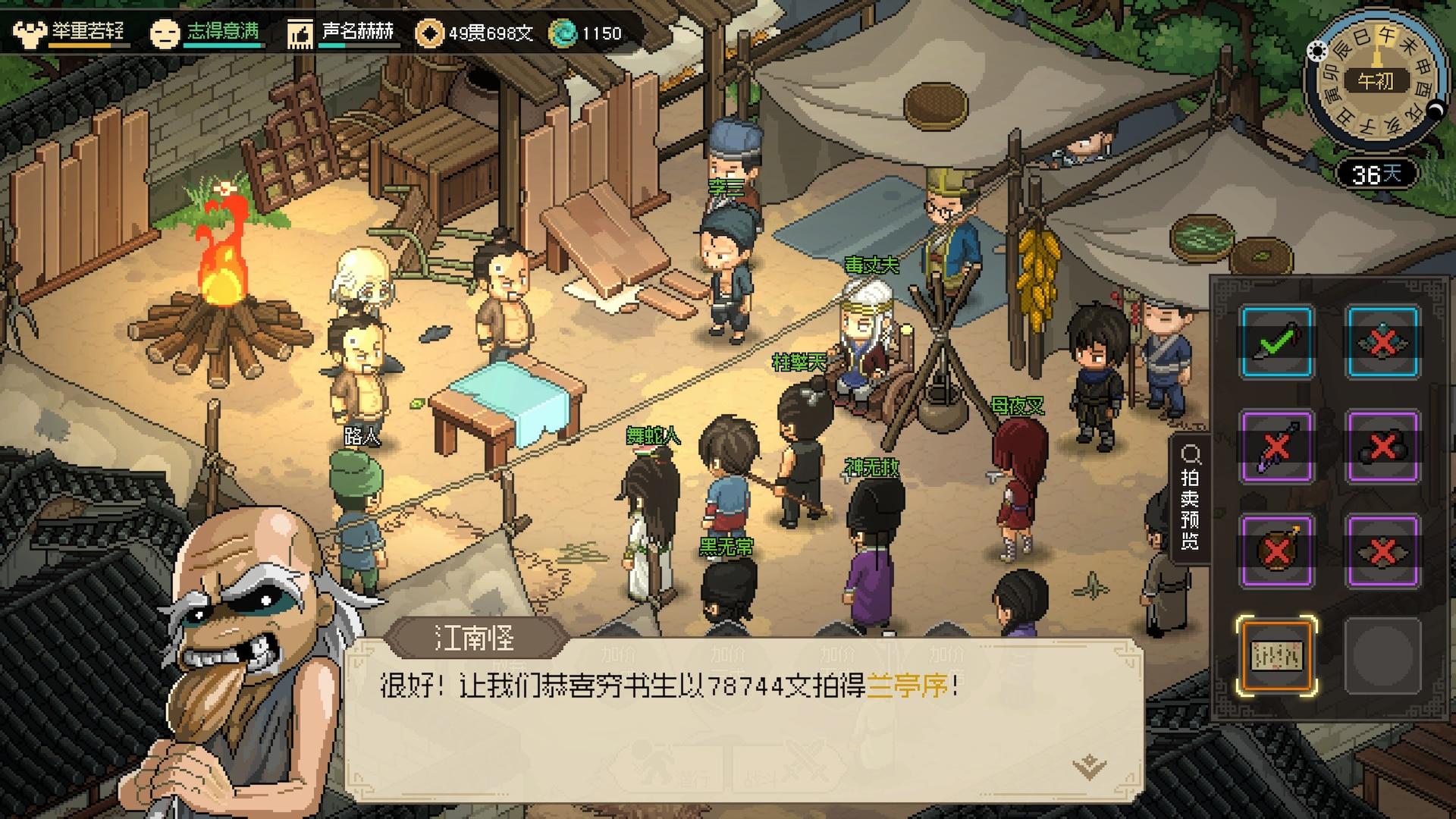Select the crossed-out black beads auction slot
1456x819 pixels.
point(1382,447)
